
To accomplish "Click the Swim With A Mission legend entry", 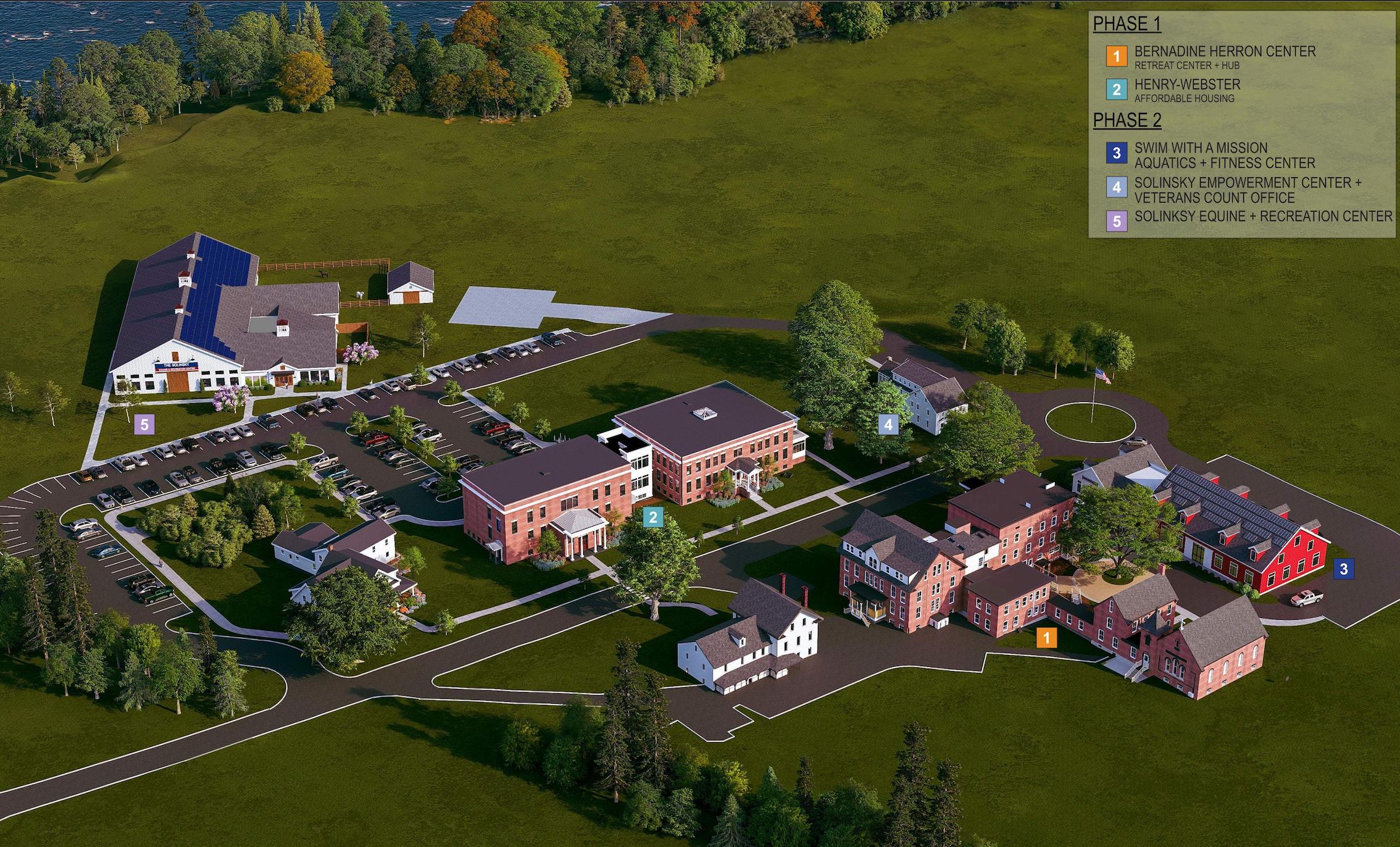I will (1225, 156).
